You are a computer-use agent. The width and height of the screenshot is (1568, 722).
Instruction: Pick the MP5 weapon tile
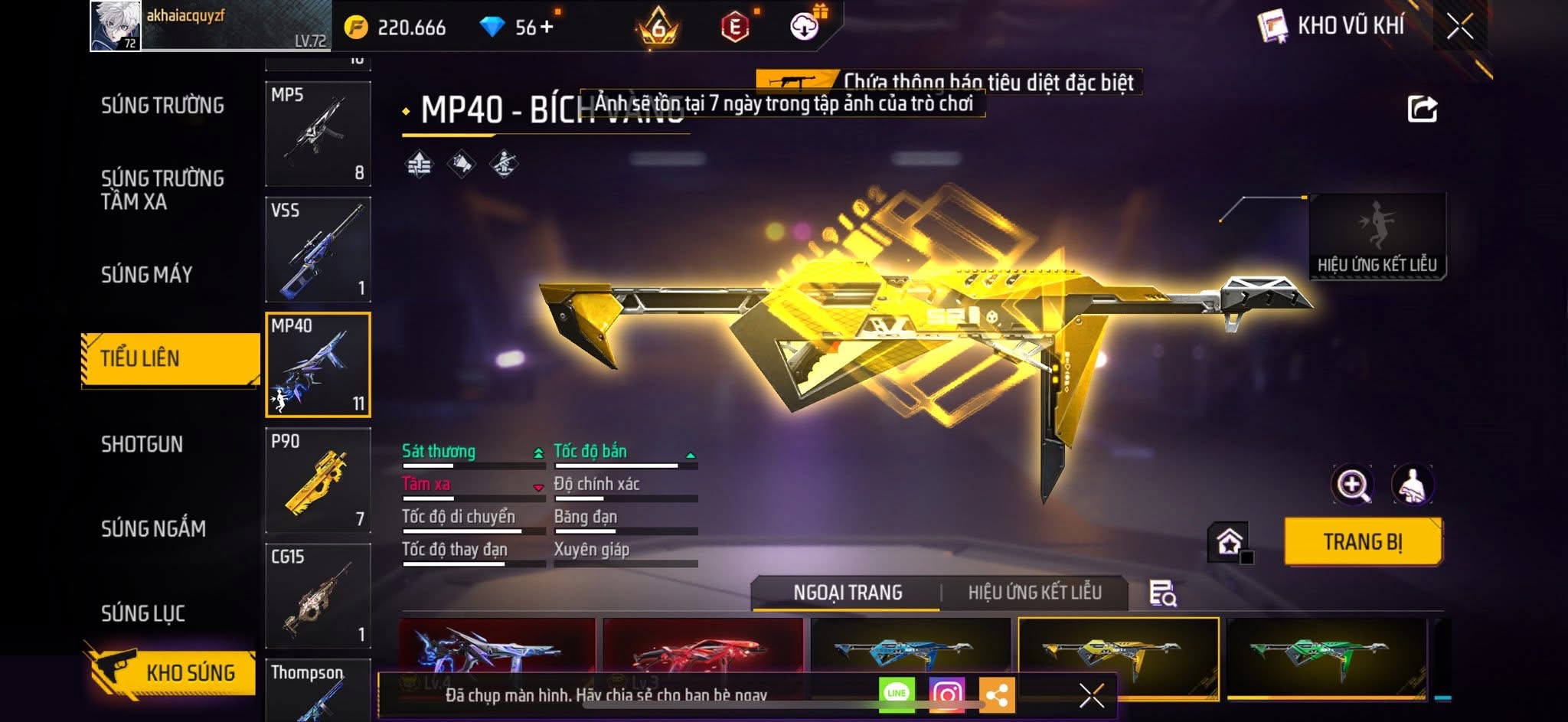pos(318,134)
